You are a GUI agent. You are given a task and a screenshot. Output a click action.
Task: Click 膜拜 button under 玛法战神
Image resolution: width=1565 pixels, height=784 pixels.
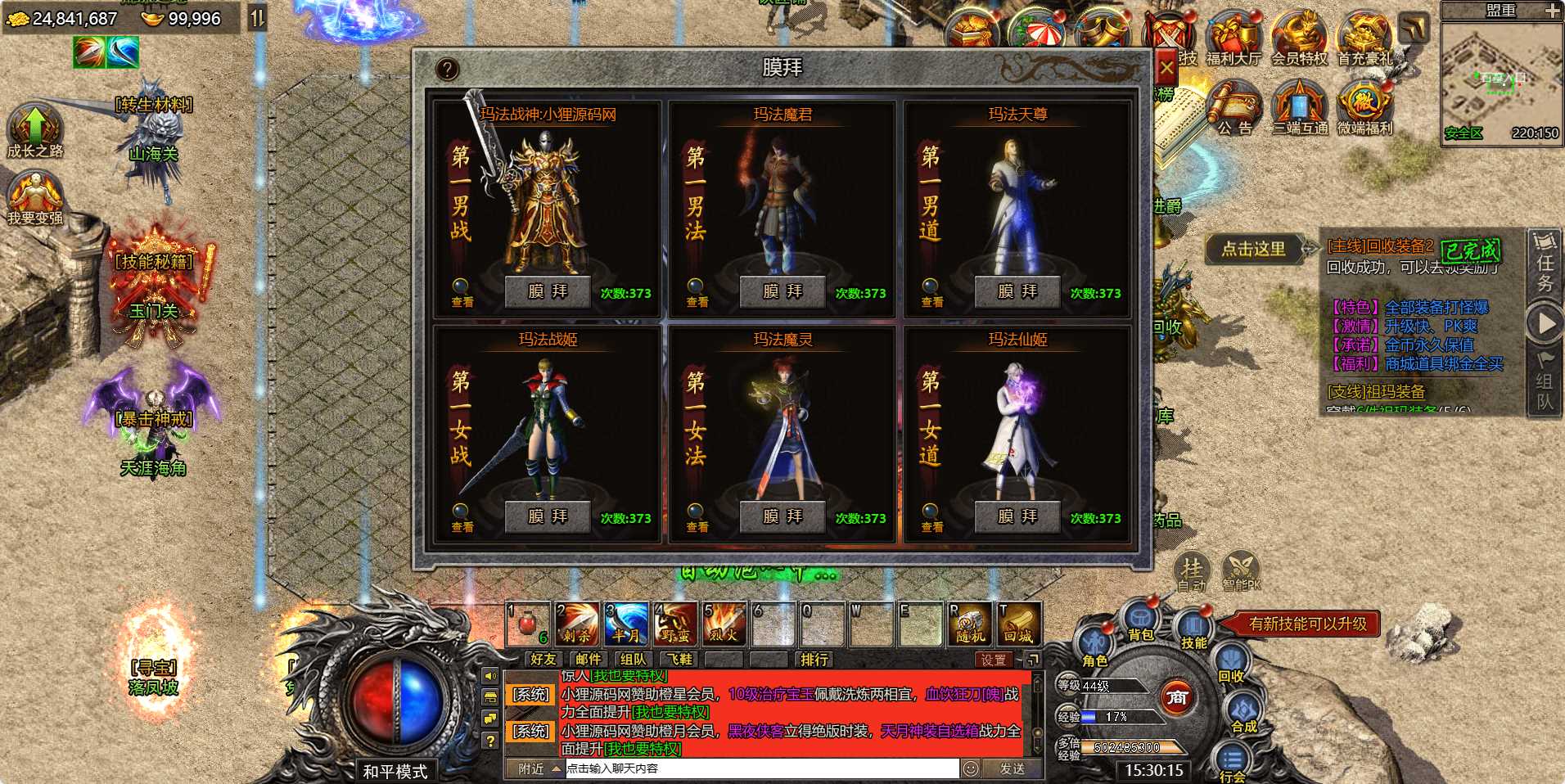(x=547, y=291)
